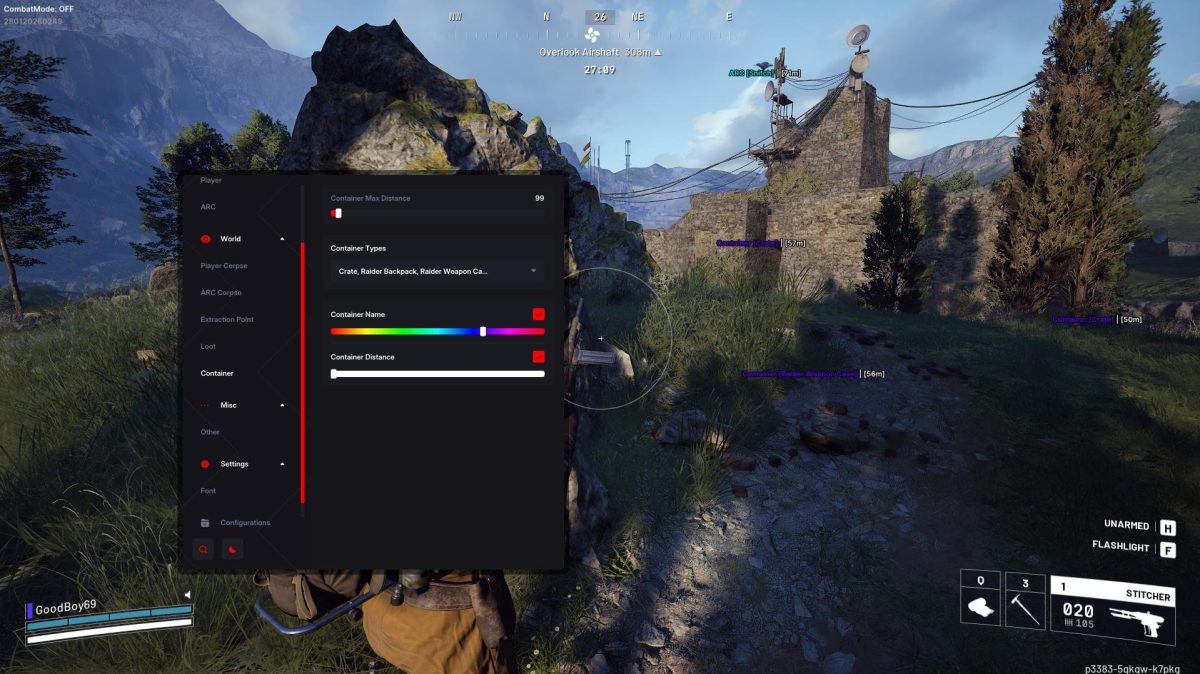Collapse the World category
1200x674 pixels.
pyautogui.click(x=282, y=239)
